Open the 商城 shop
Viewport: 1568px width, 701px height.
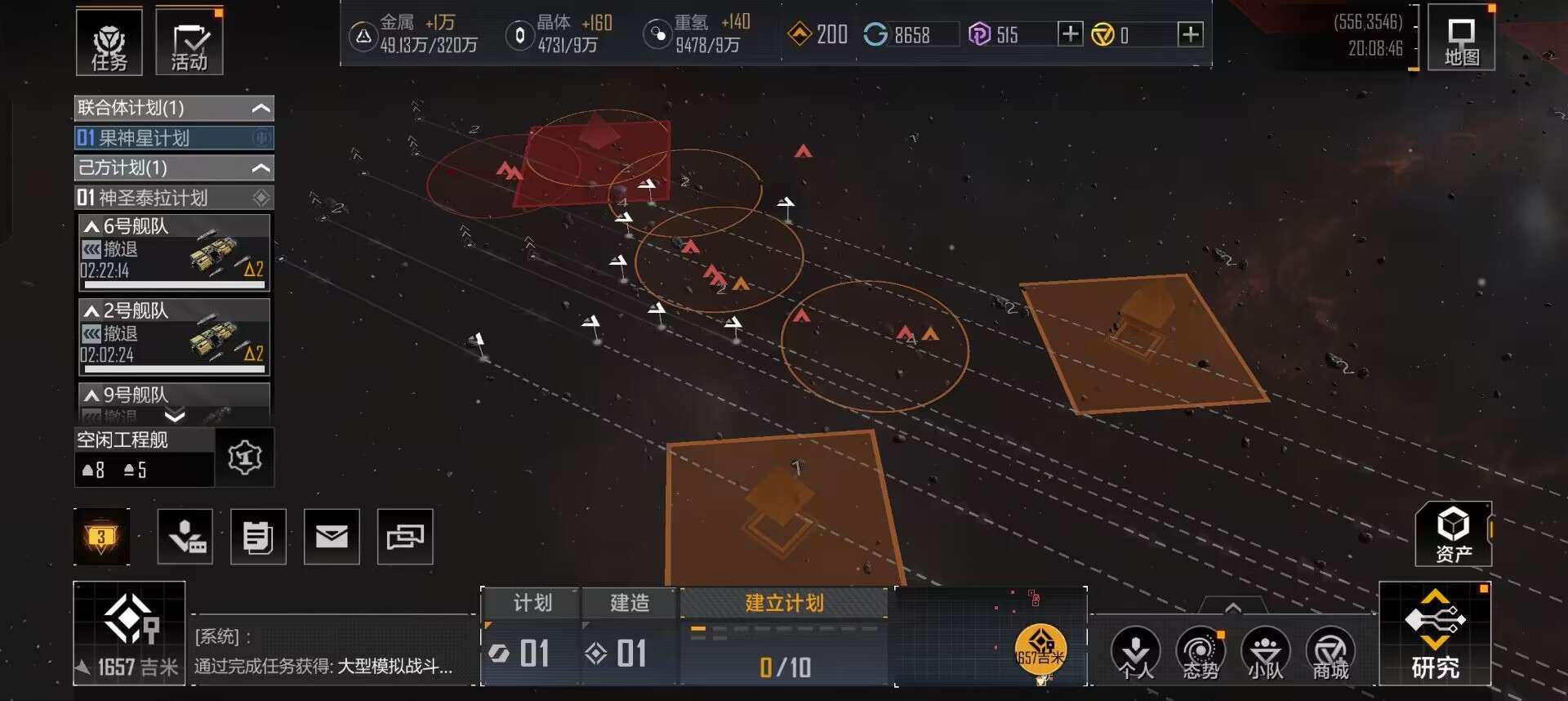pos(1330,654)
